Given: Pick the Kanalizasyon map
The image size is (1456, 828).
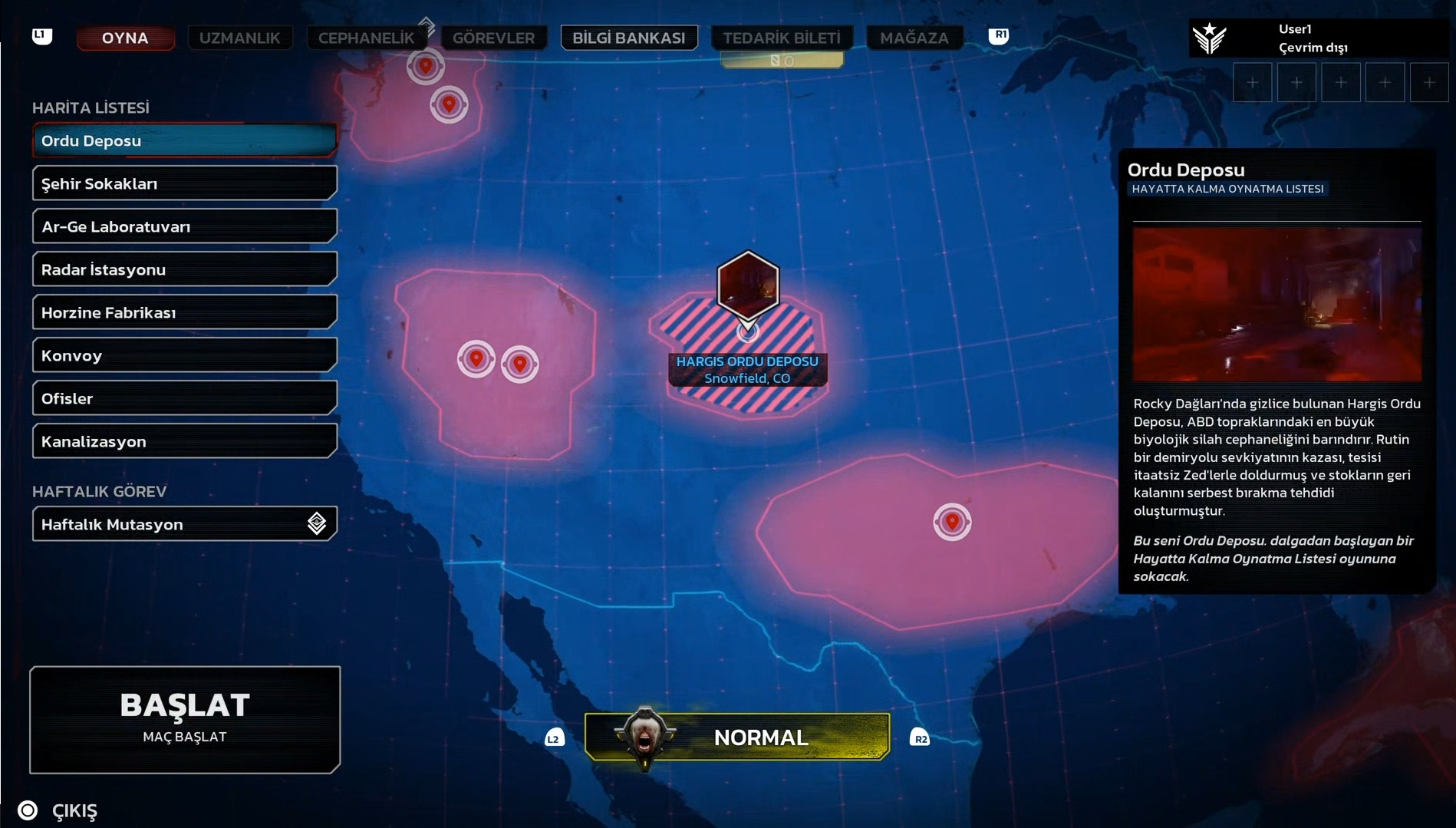Looking at the screenshot, I should pos(184,441).
